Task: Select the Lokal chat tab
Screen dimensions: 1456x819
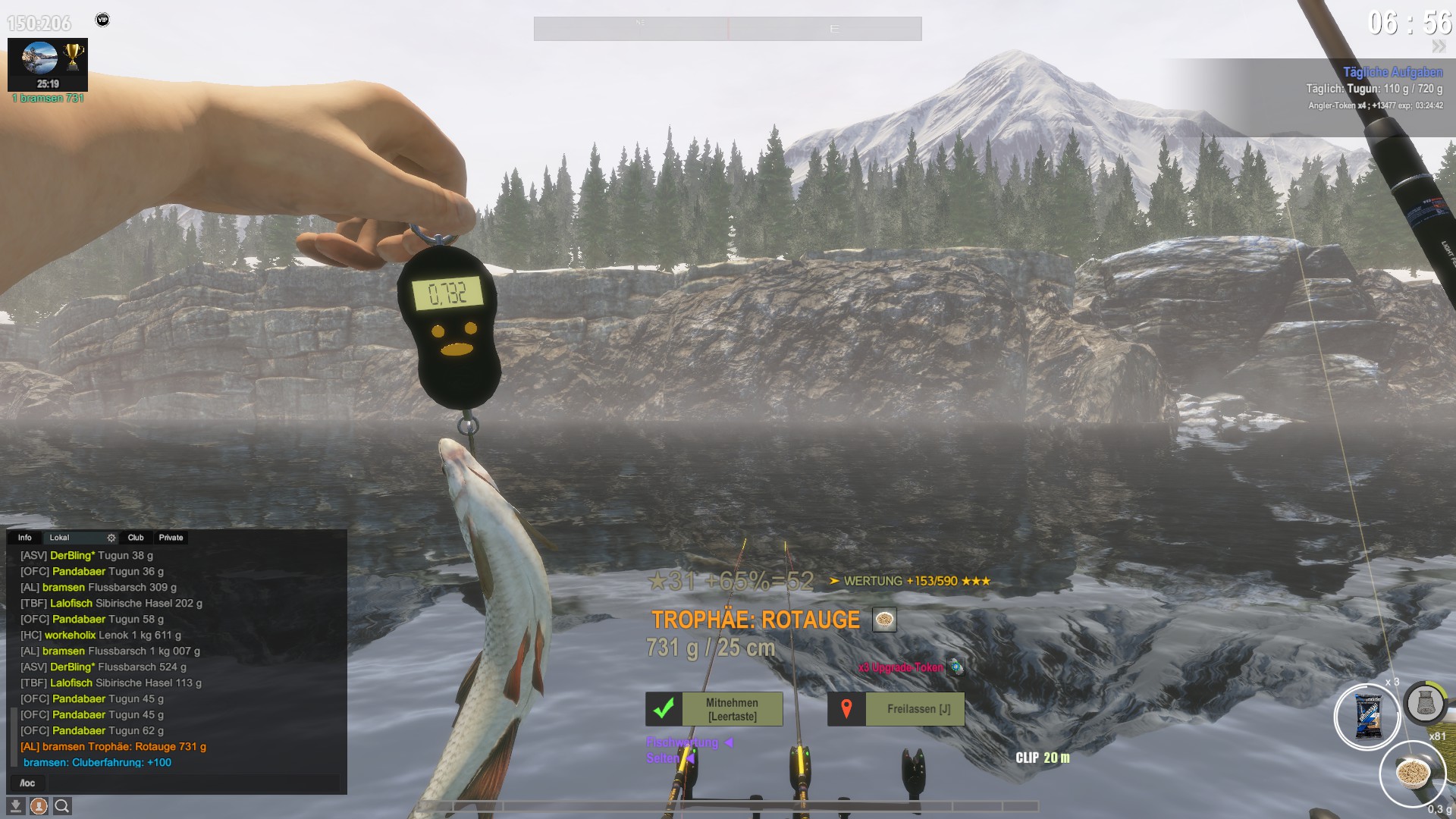Action: (x=59, y=538)
